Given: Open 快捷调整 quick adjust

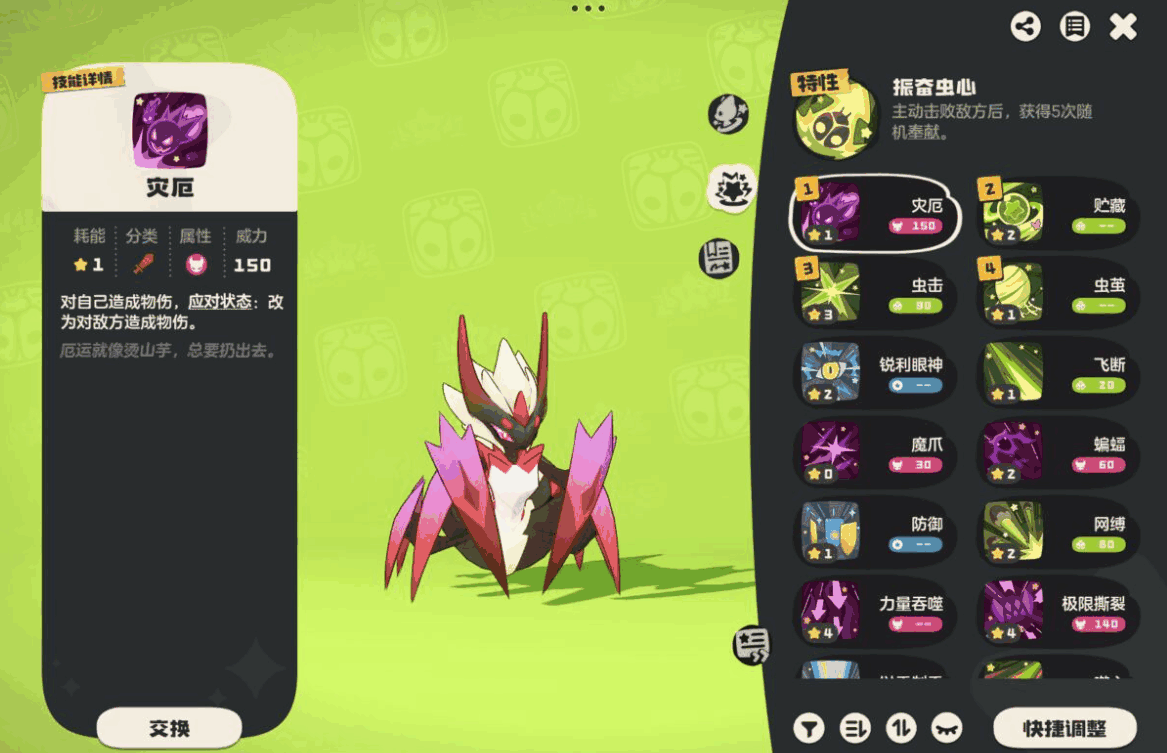Looking at the screenshot, I should click(1064, 727).
